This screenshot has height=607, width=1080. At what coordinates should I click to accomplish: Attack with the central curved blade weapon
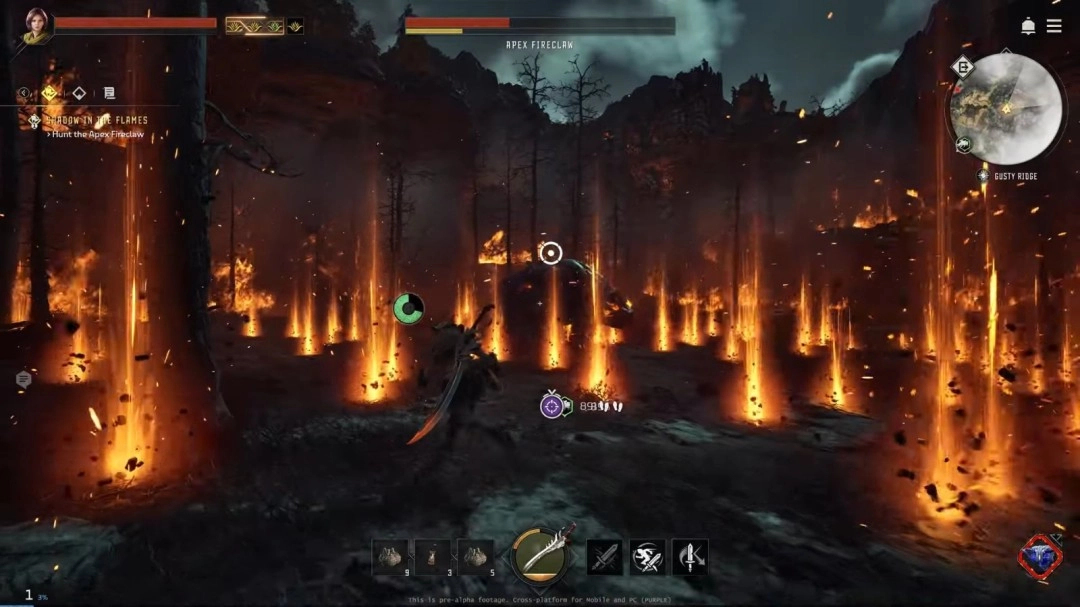pyautogui.click(x=543, y=556)
